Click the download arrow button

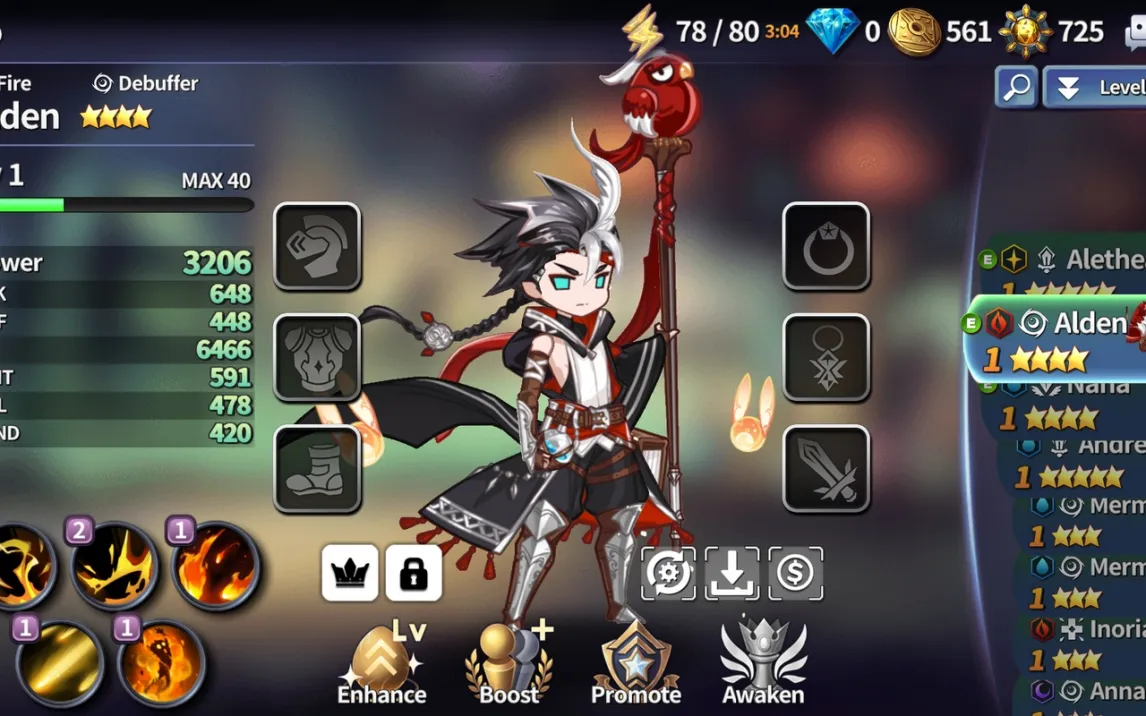coord(732,573)
